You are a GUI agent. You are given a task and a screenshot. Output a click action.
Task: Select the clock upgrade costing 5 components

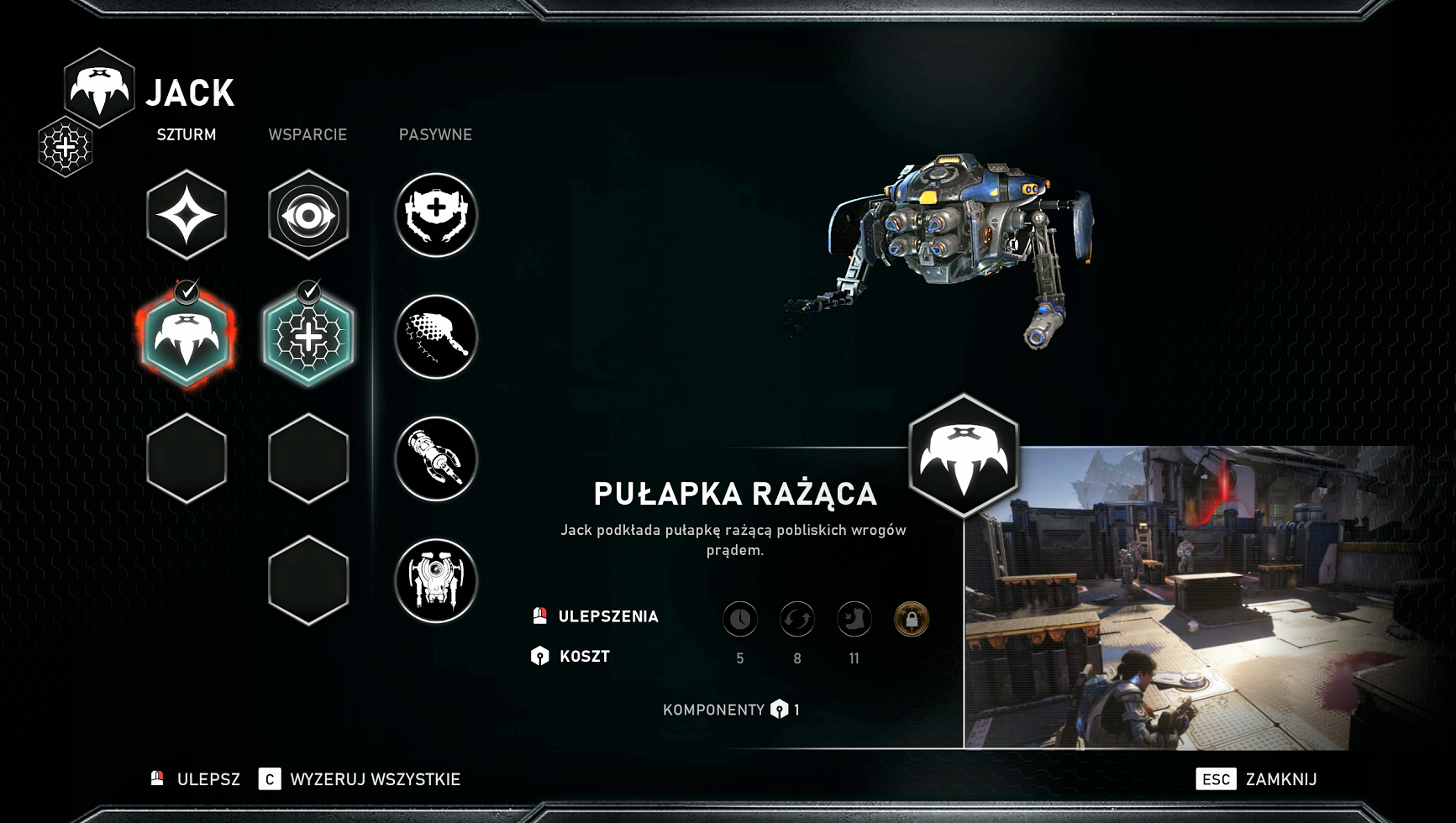740,619
